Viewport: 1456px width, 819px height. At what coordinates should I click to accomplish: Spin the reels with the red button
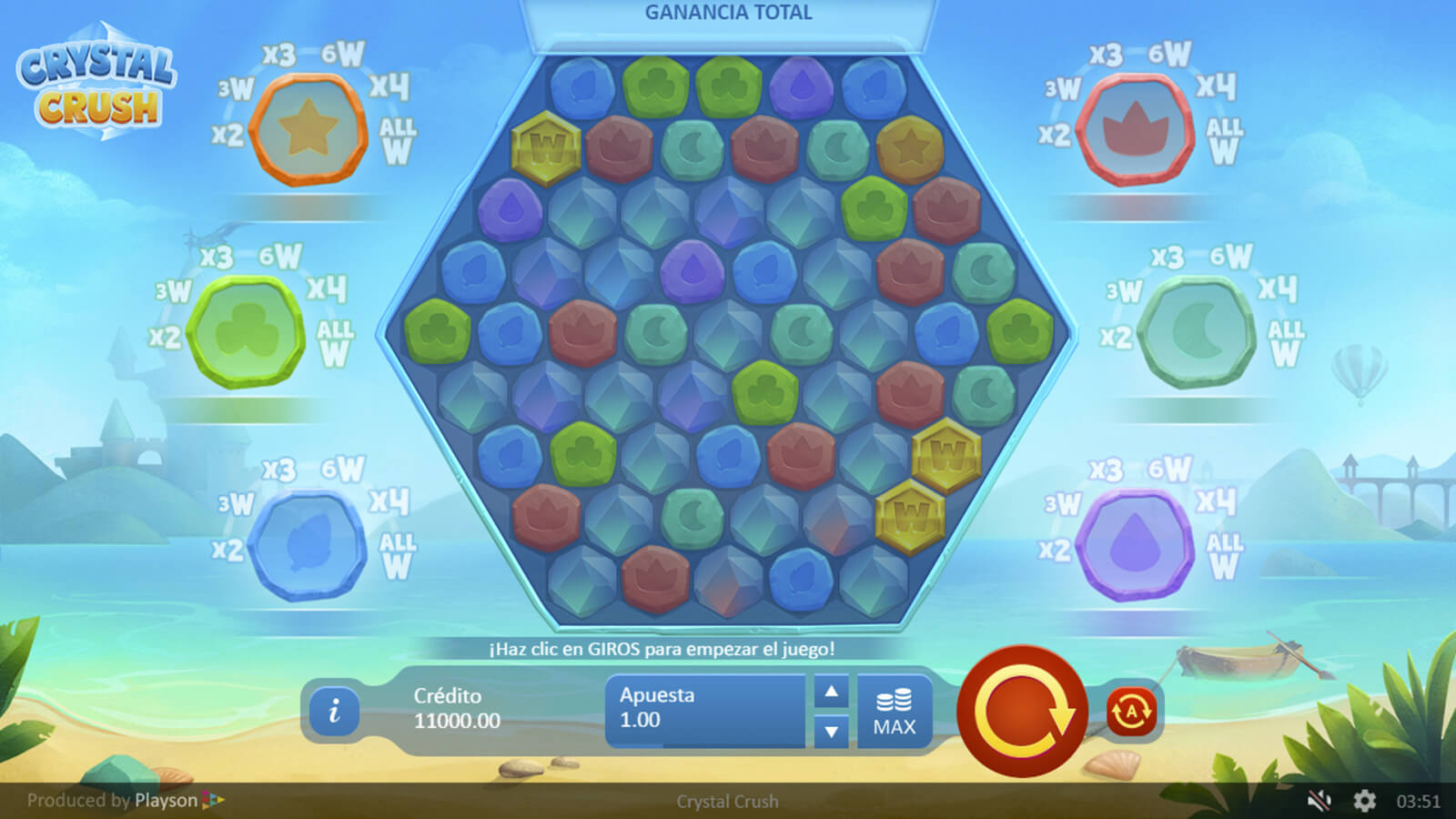[x=1022, y=711]
